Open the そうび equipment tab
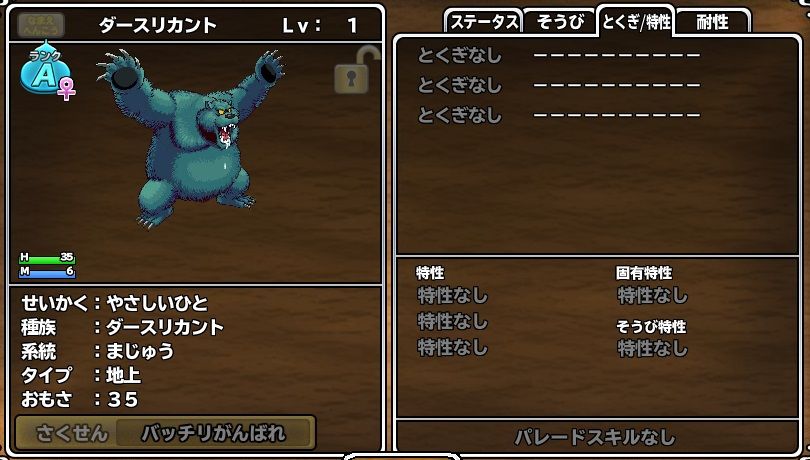Image resolution: width=810 pixels, height=460 pixels. click(x=559, y=22)
